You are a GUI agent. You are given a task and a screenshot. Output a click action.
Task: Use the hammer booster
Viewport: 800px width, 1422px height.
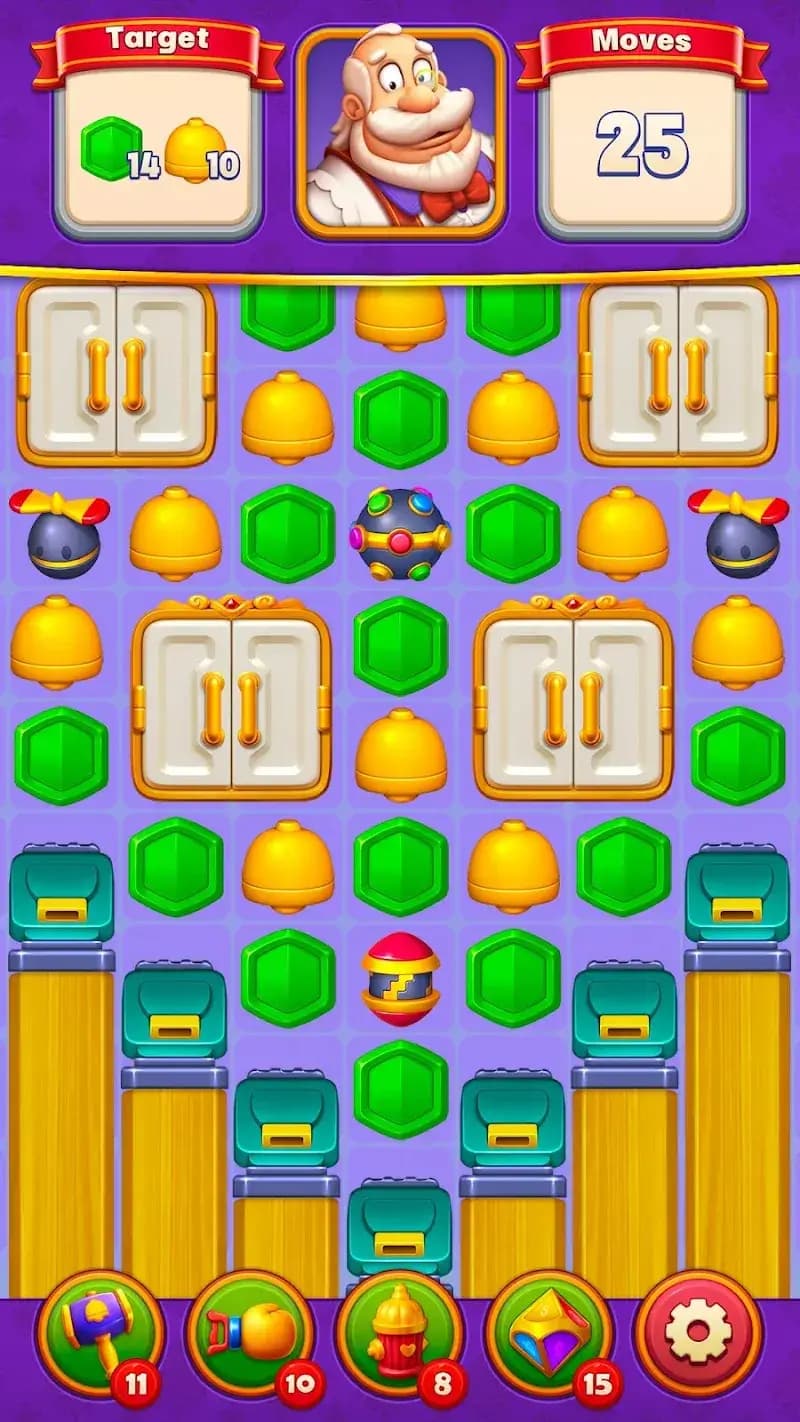pyautogui.click(x=98, y=1334)
